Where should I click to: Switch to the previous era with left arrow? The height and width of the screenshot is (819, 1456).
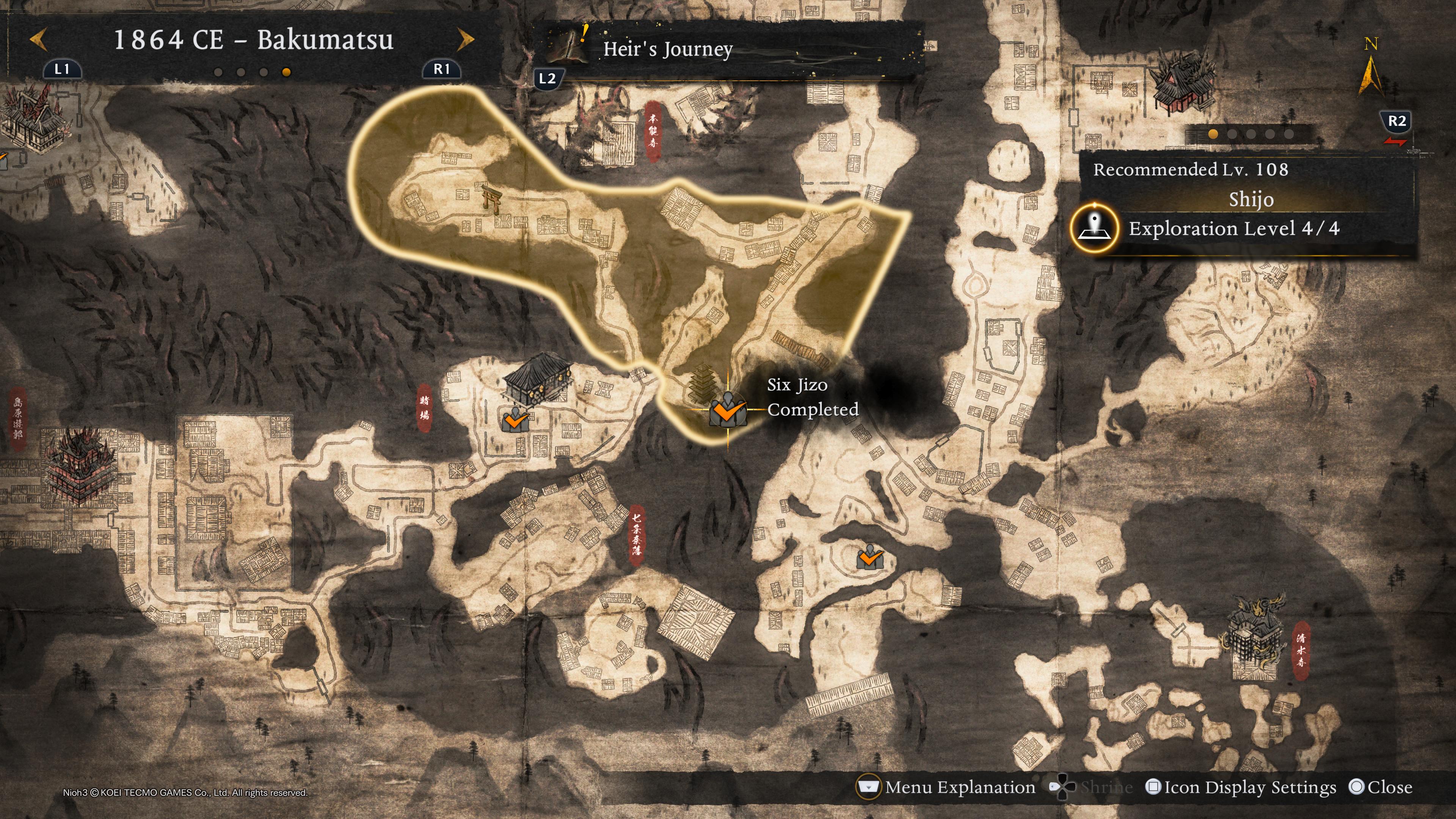coord(38,40)
